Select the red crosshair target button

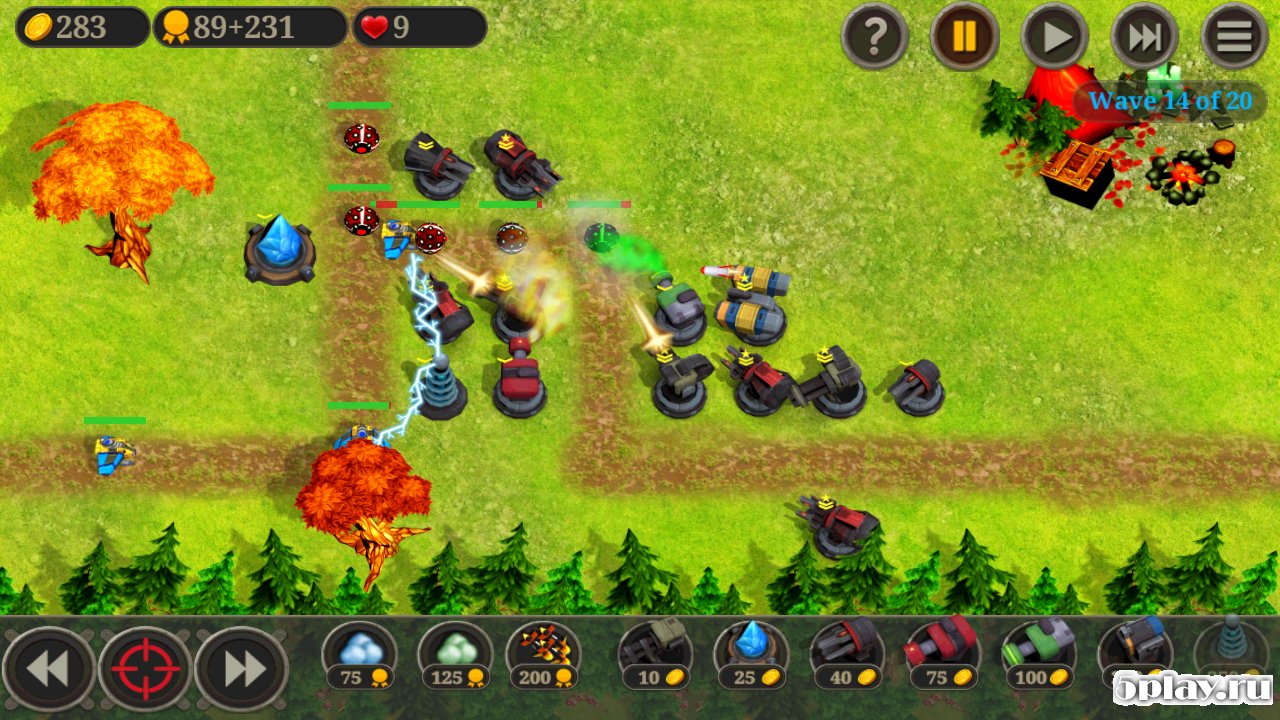145,669
